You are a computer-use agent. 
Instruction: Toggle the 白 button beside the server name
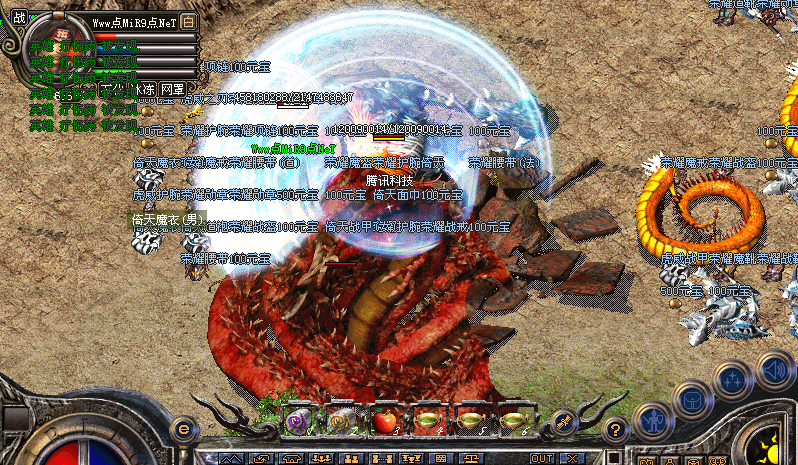[x=190, y=21]
